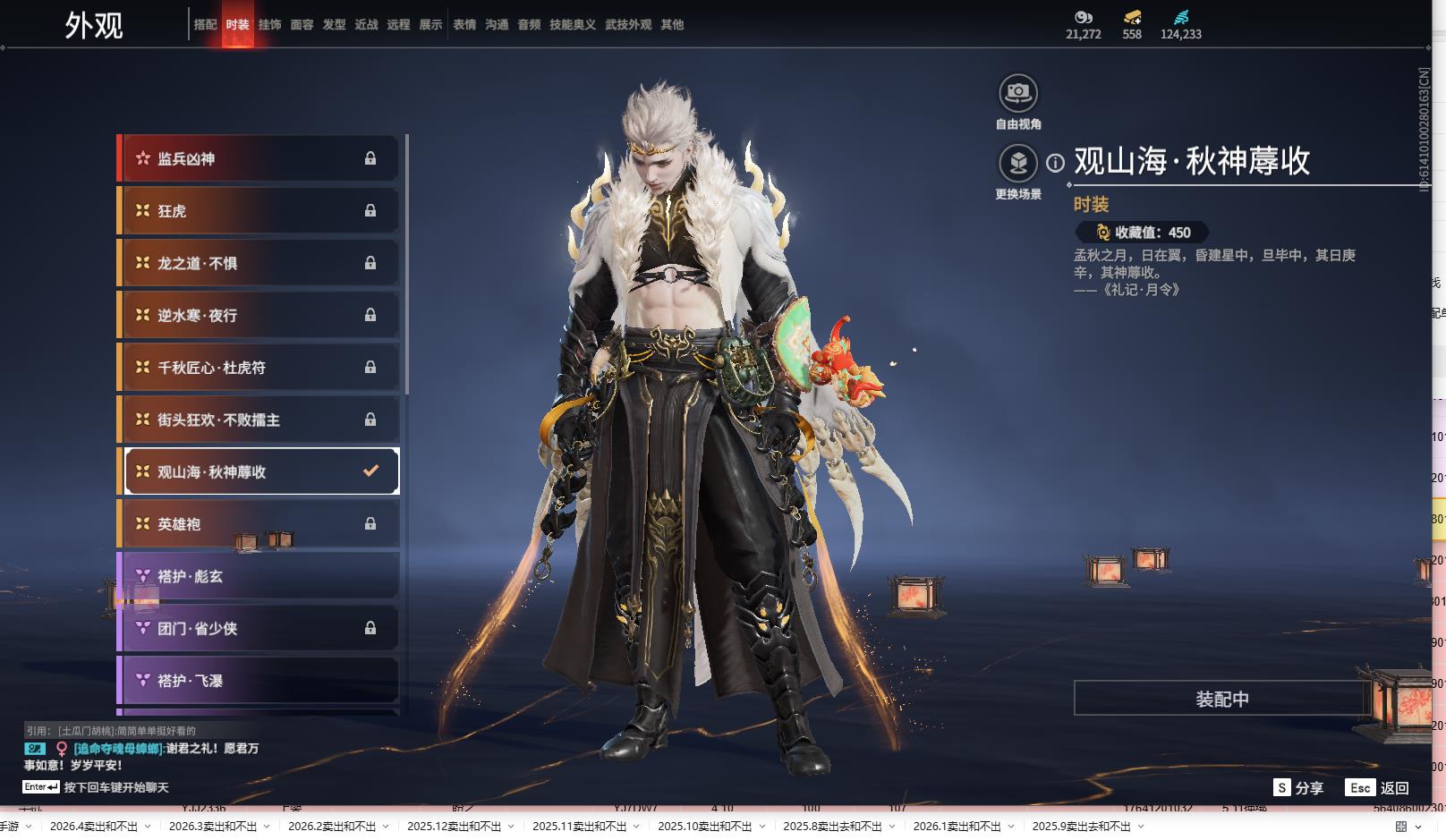Select the 褡护·飞瀑 outfit
This screenshot has height=840, width=1446.
click(259, 681)
